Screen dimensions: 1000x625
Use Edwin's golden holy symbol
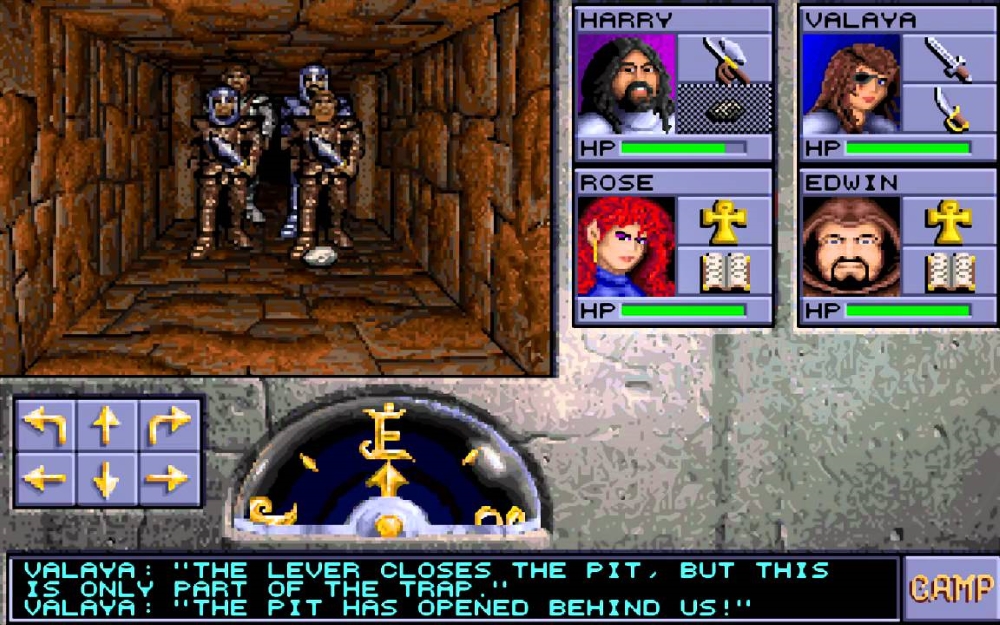pos(949,221)
